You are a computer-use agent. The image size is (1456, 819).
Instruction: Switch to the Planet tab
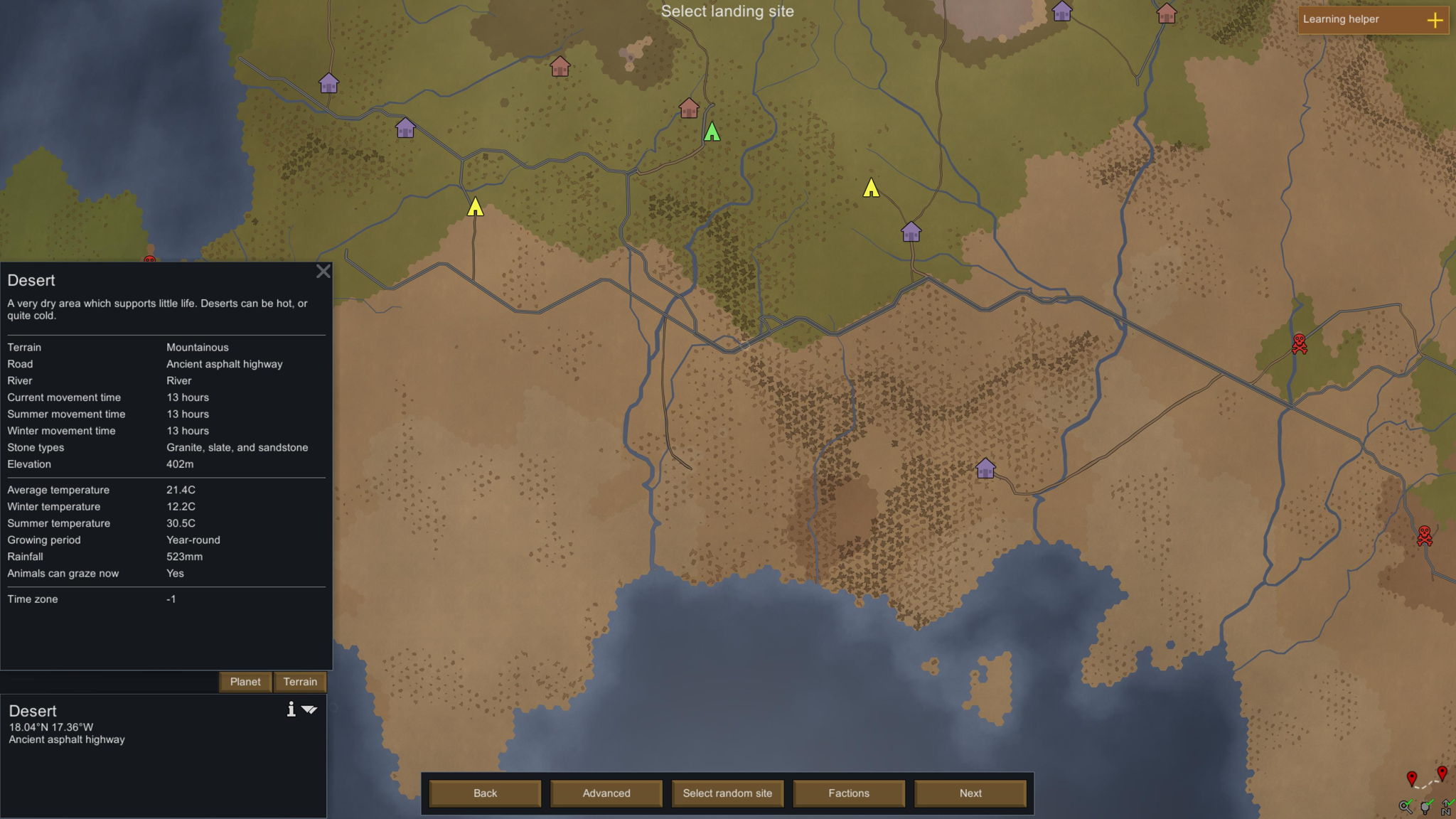point(245,682)
